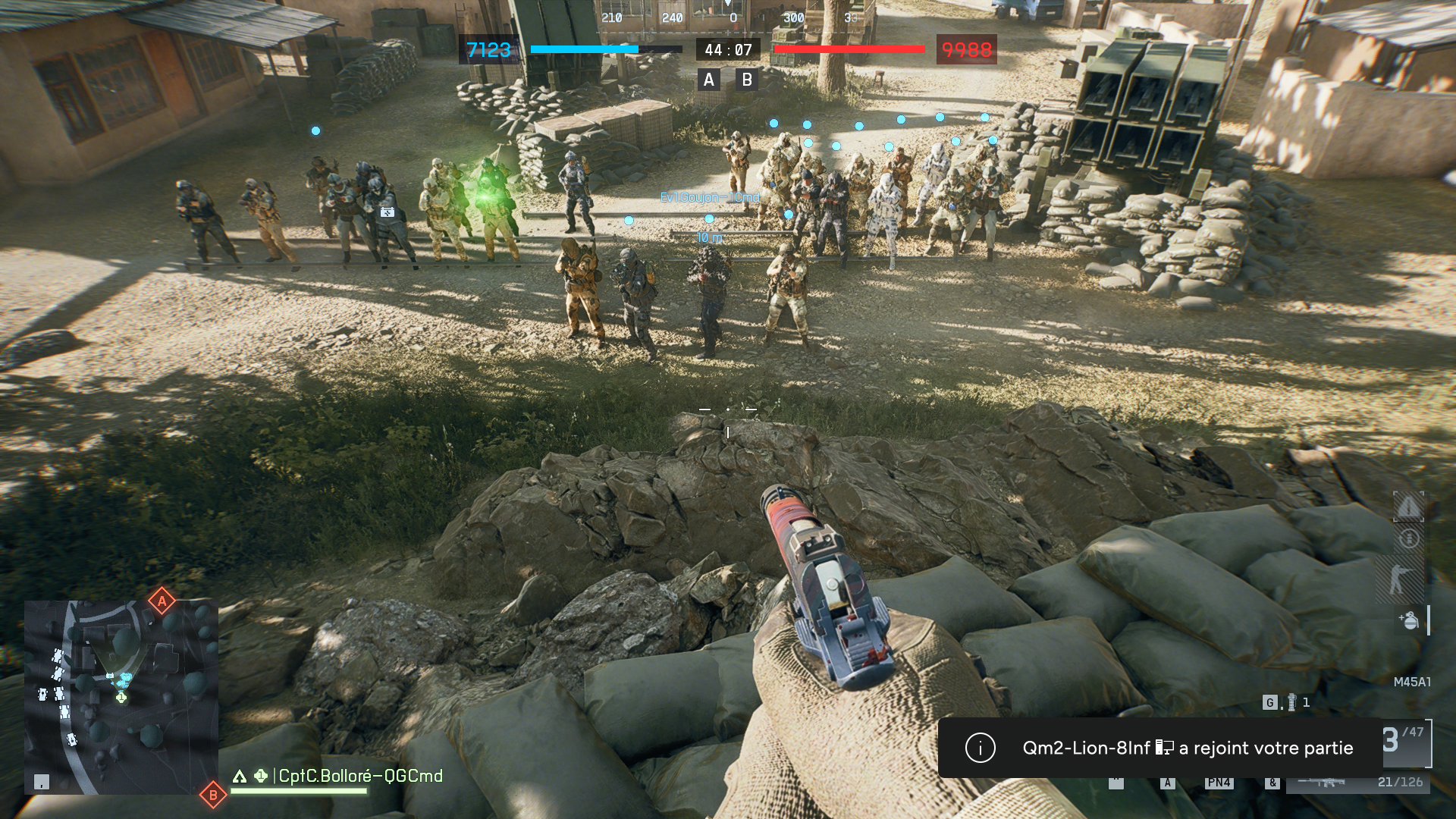Click the grenade count icon
The image size is (1456, 819).
click(1291, 703)
